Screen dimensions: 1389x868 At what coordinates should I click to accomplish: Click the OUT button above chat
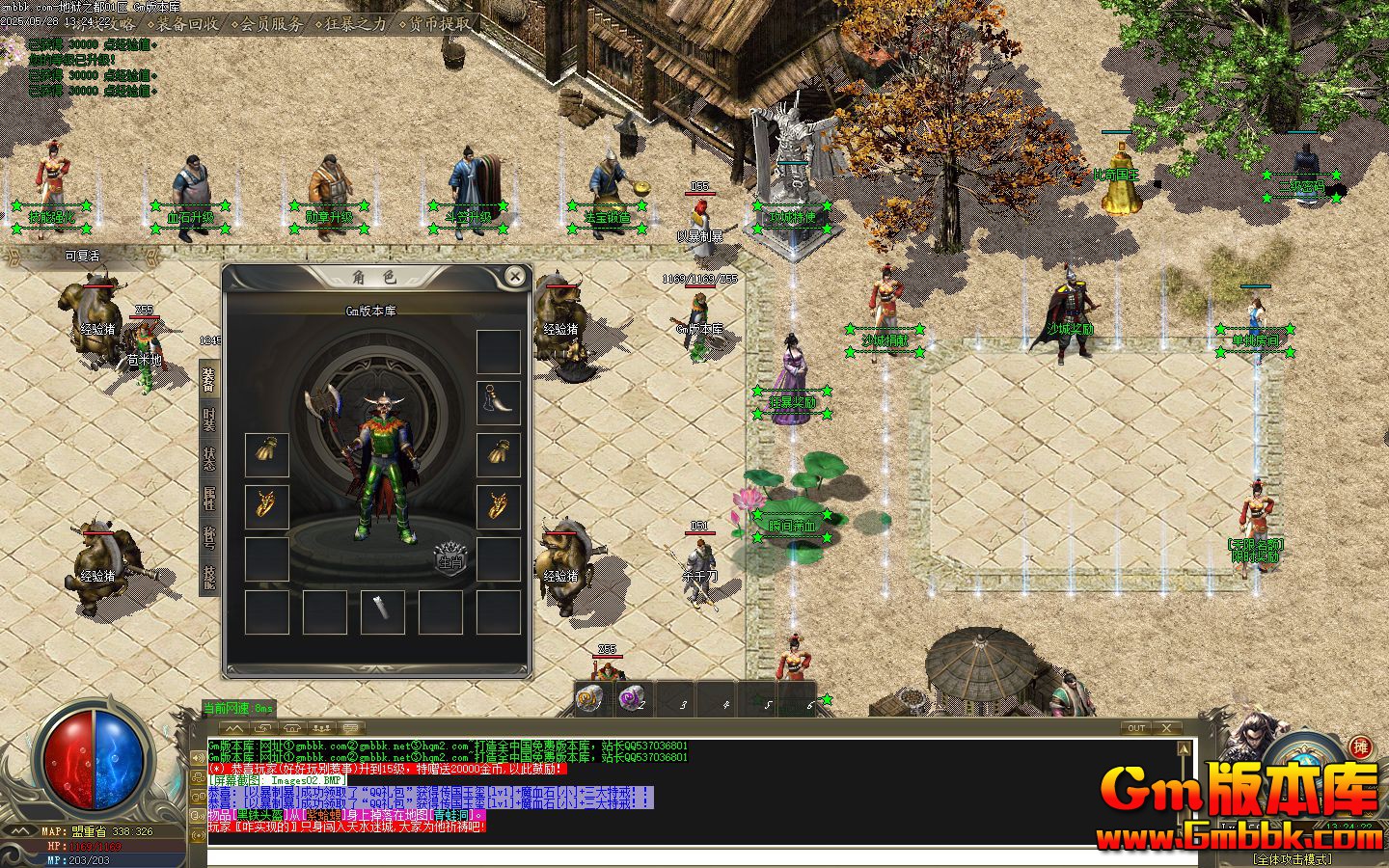pyautogui.click(x=1136, y=728)
